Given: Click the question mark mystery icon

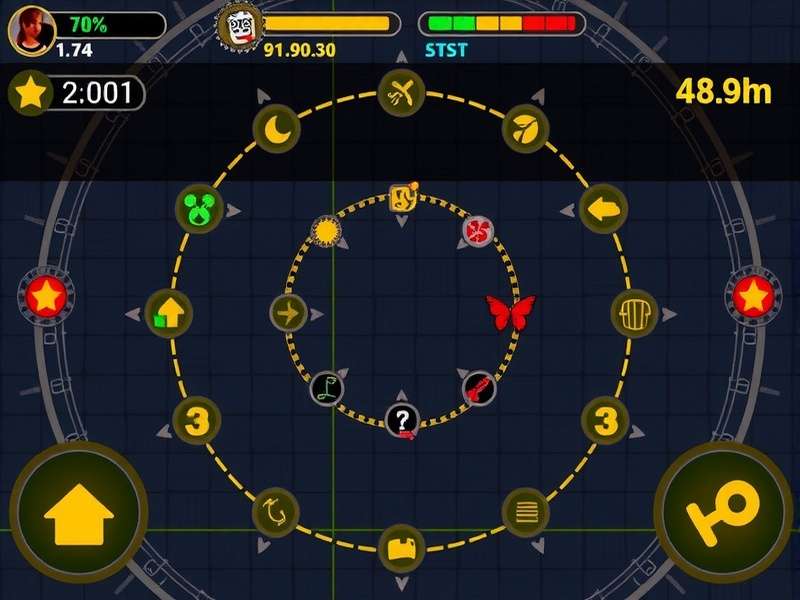Looking at the screenshot, I should tap(402, 419).
